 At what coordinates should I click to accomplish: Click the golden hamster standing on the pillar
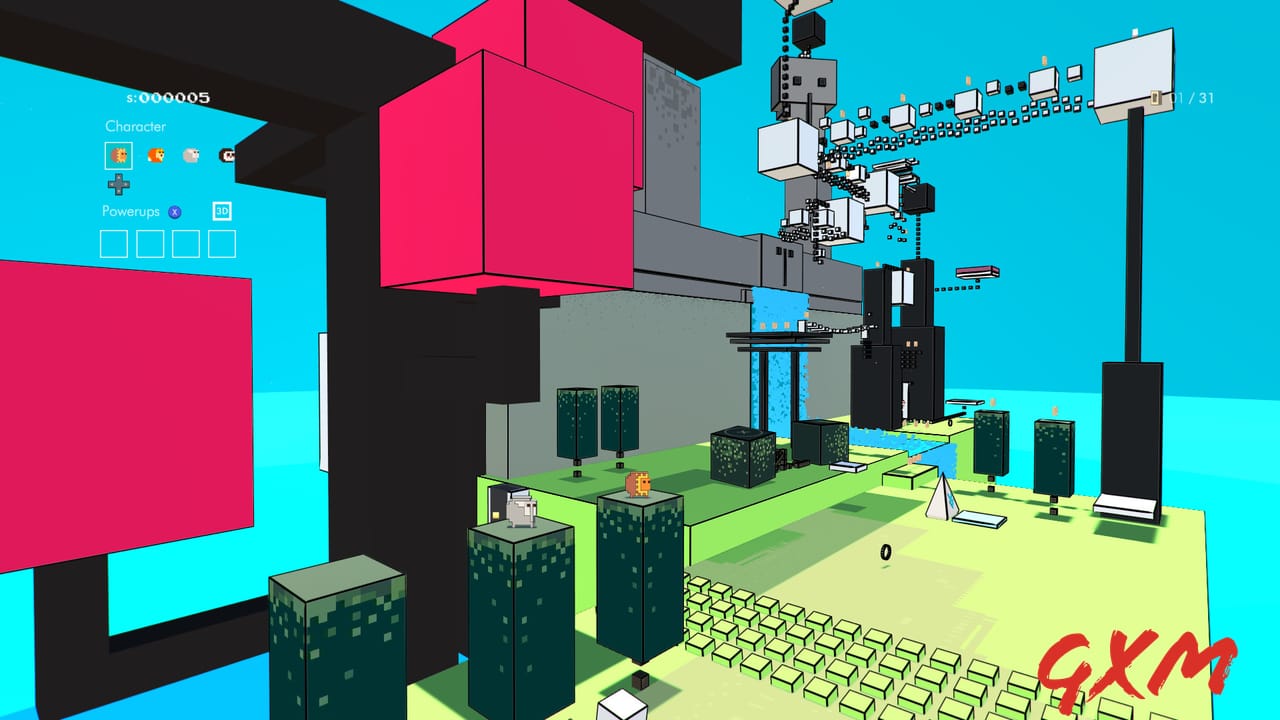click(639, 486)
